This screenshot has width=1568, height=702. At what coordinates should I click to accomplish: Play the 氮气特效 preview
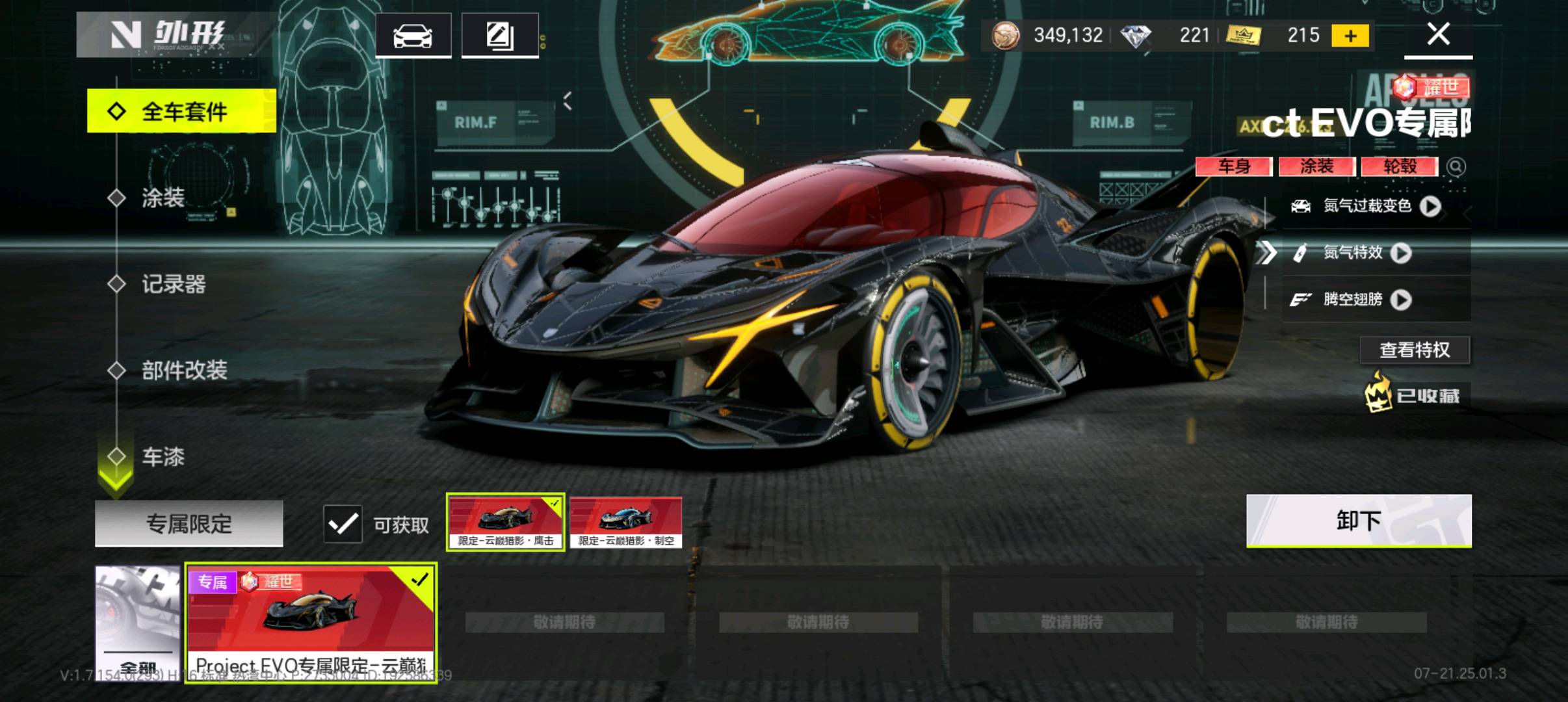pos(1401,253)
